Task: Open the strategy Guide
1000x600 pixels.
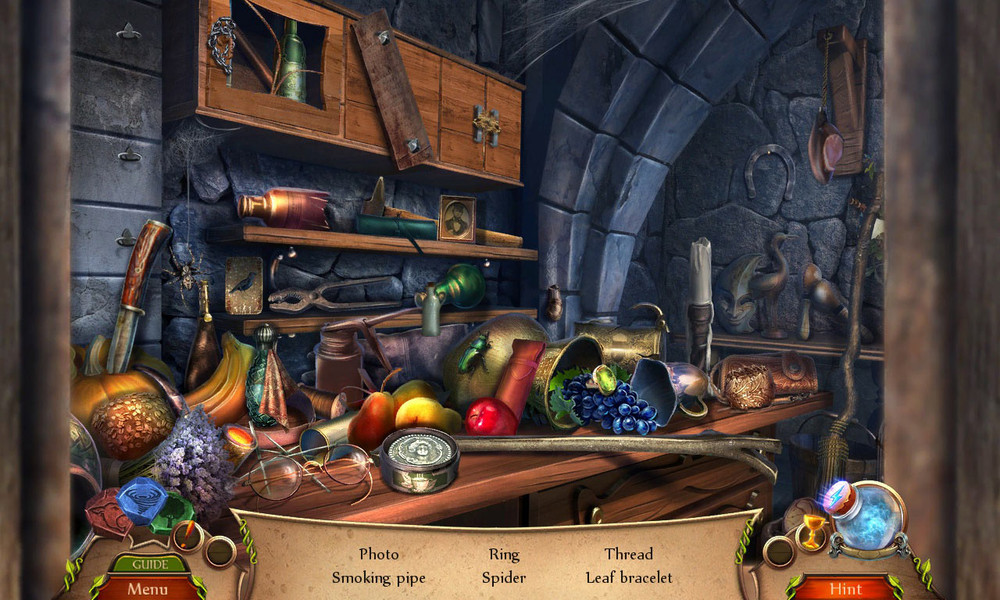Action: click(x=147, y=564)
